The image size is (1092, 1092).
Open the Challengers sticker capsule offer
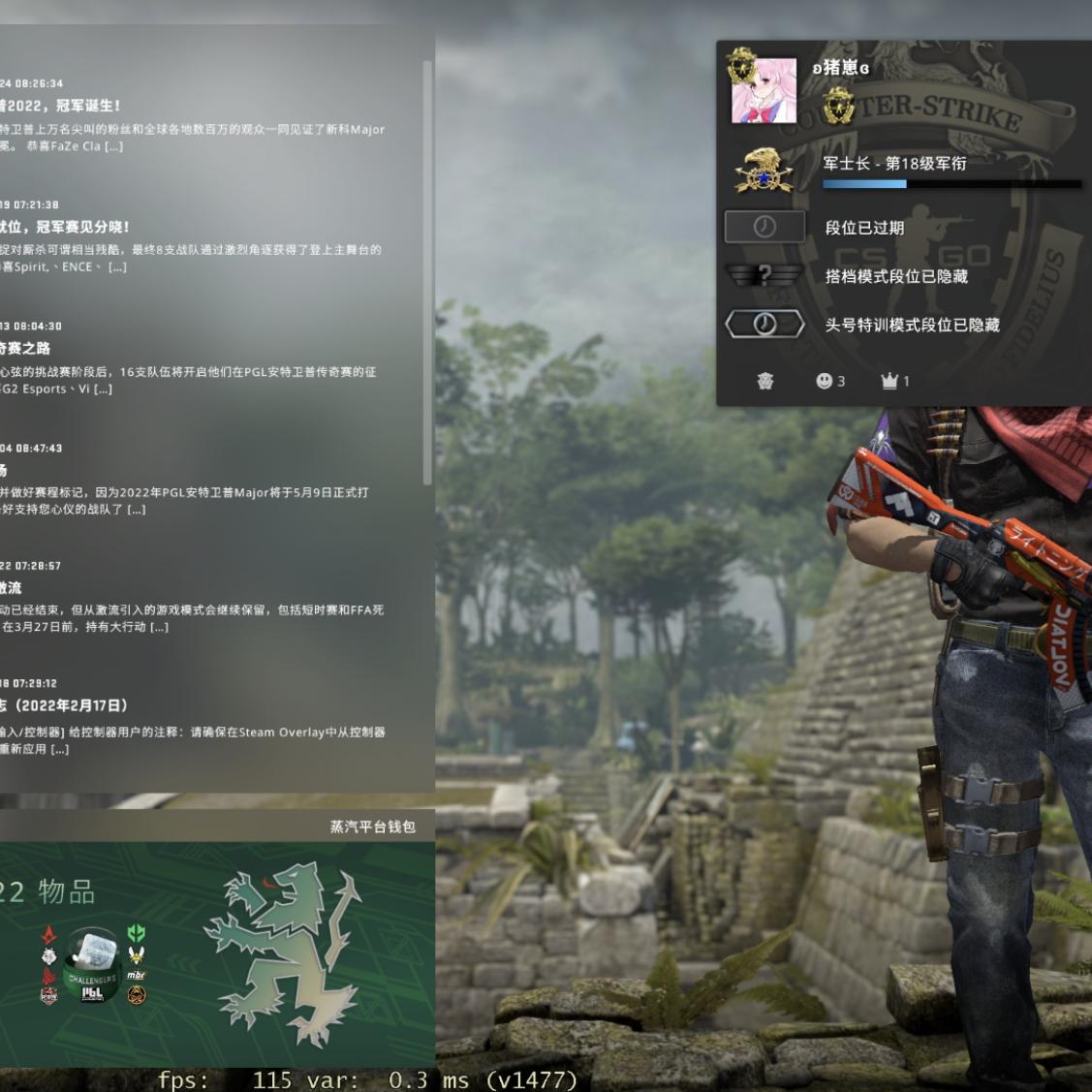92,964
